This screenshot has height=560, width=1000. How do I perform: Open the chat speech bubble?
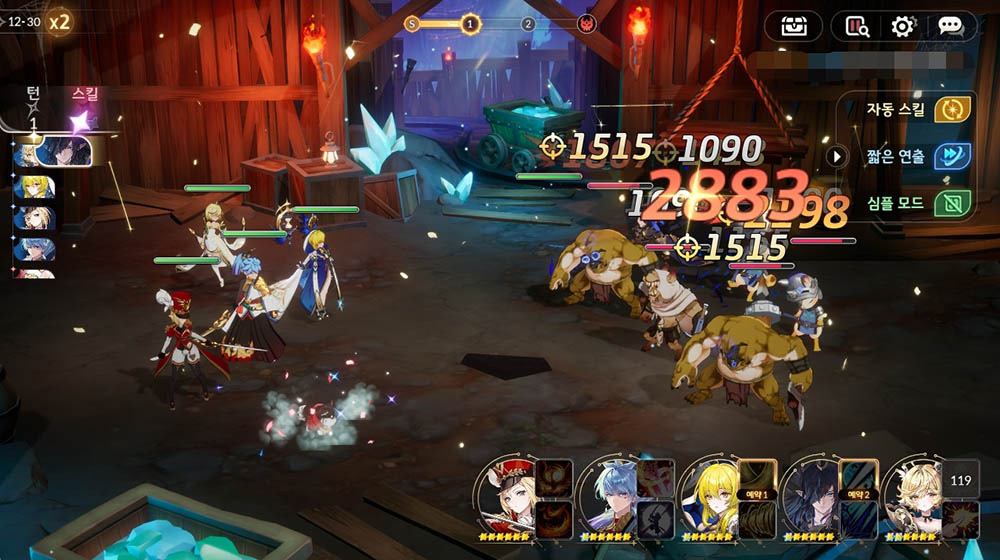(x=949, y=26)
